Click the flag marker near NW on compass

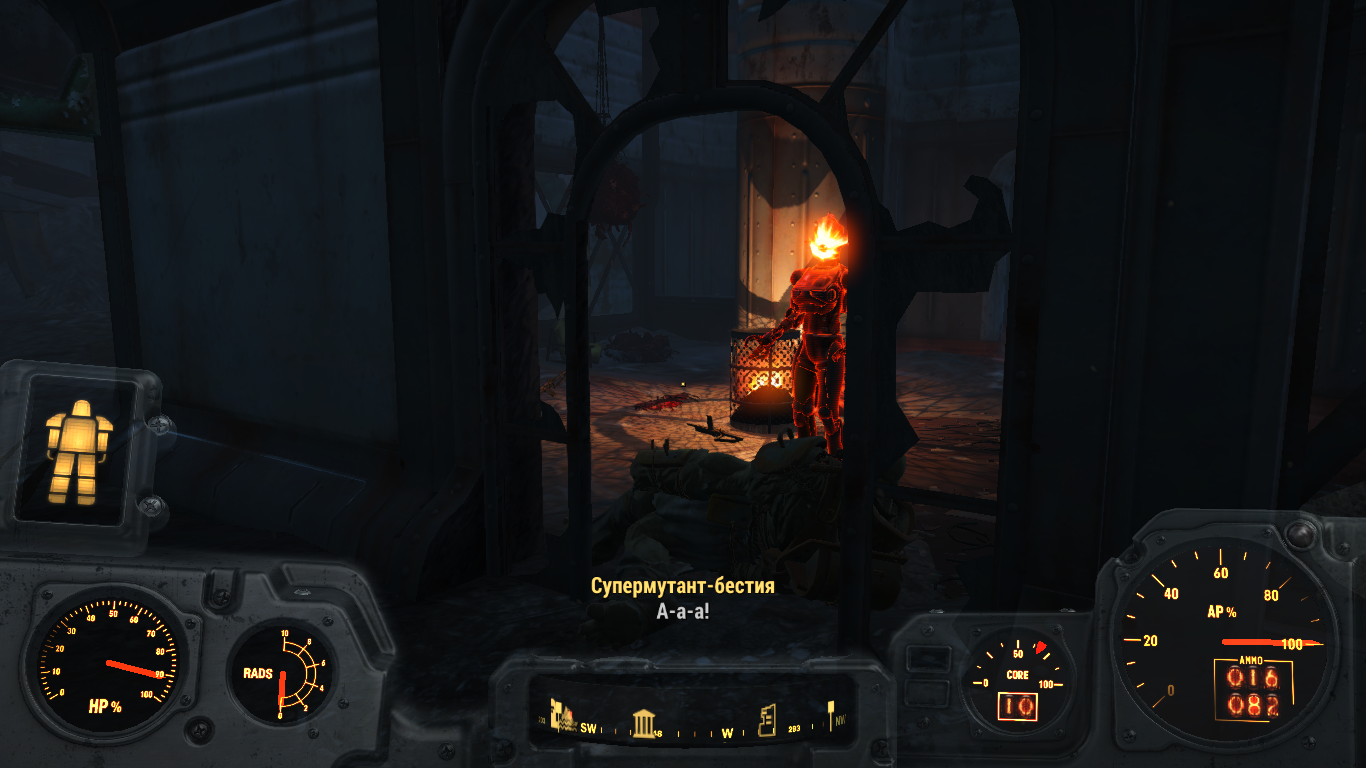pyautogui.click(x=830, y=715)
